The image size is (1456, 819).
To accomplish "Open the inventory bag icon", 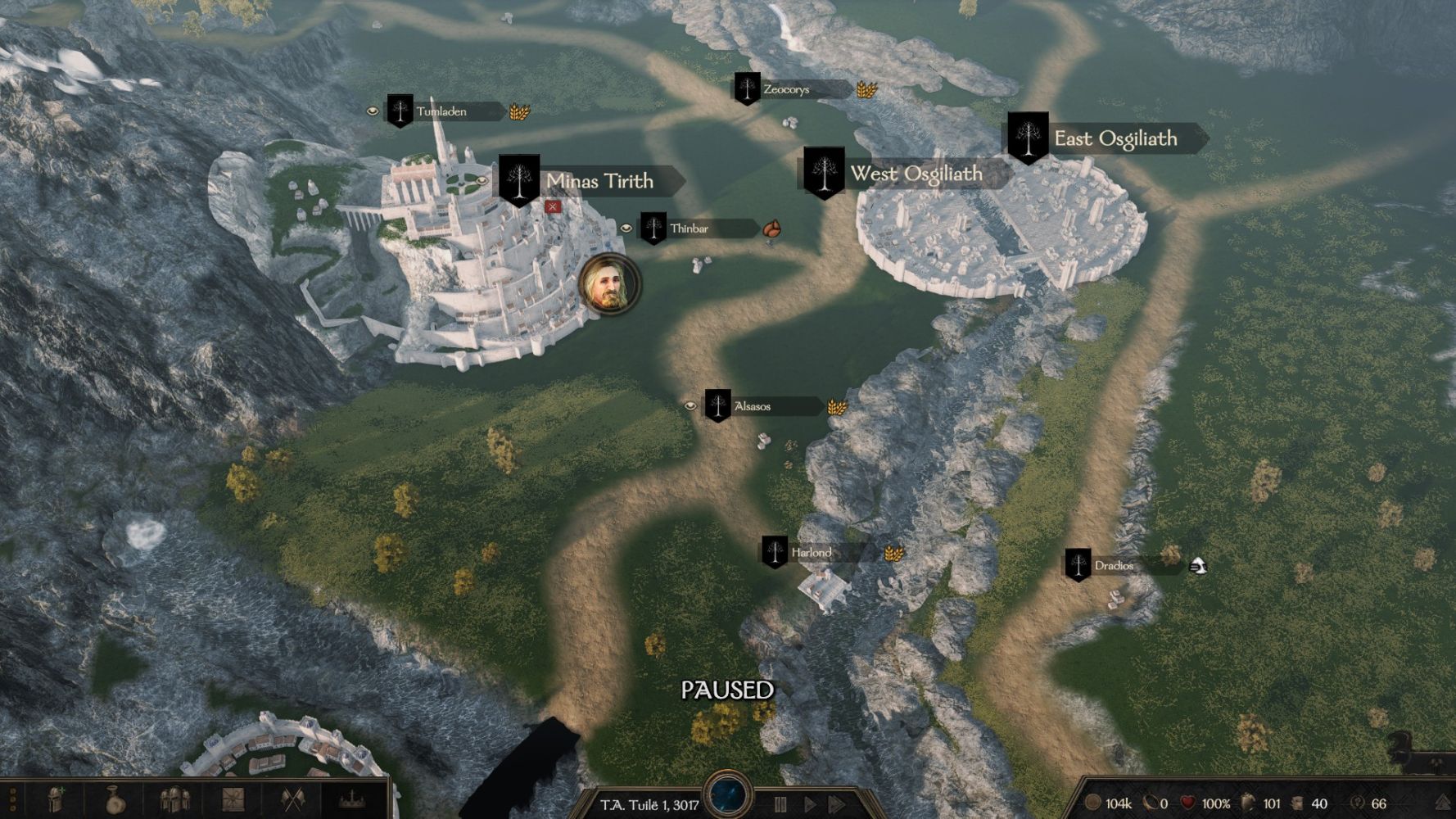I will pos(114,799).
